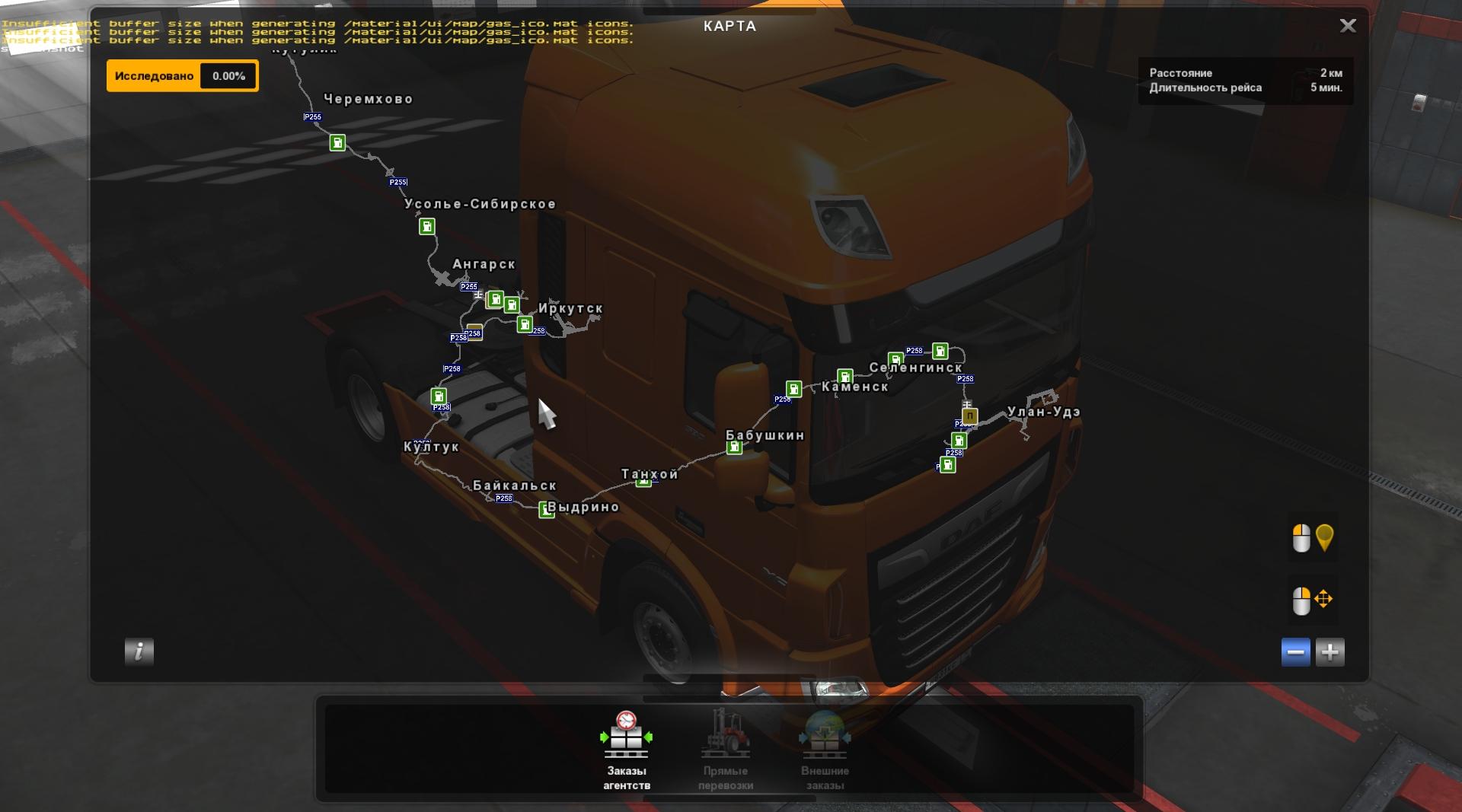This screenshot has height=812, width=1462.
Task: Select the Танхой town label
Action: coord(649,474)
